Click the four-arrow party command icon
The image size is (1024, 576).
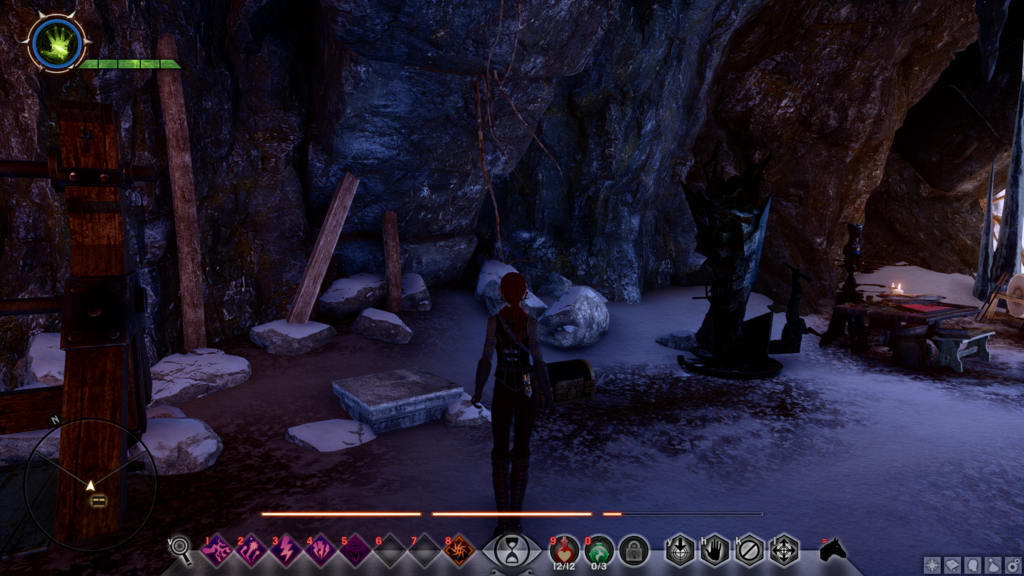pyautogui.click(x=784, y=549)
